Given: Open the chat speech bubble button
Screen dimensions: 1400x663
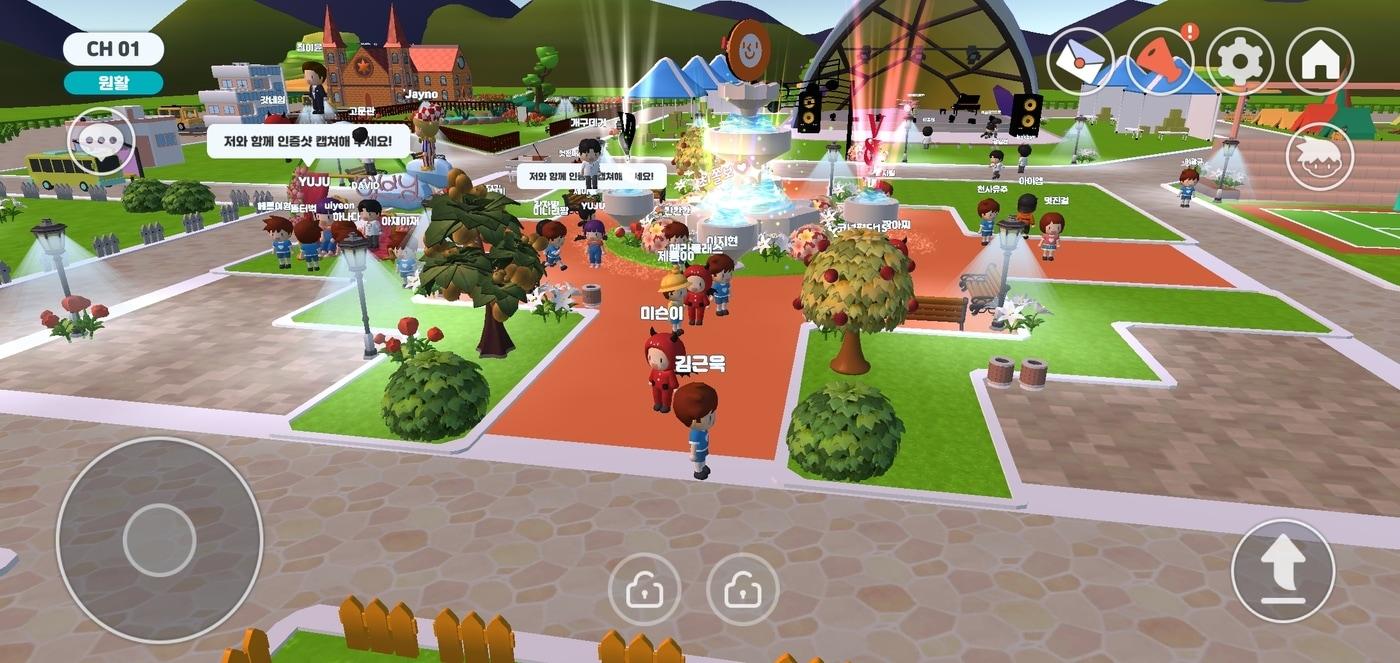Looking at the screenshot, I should (101, 141).
